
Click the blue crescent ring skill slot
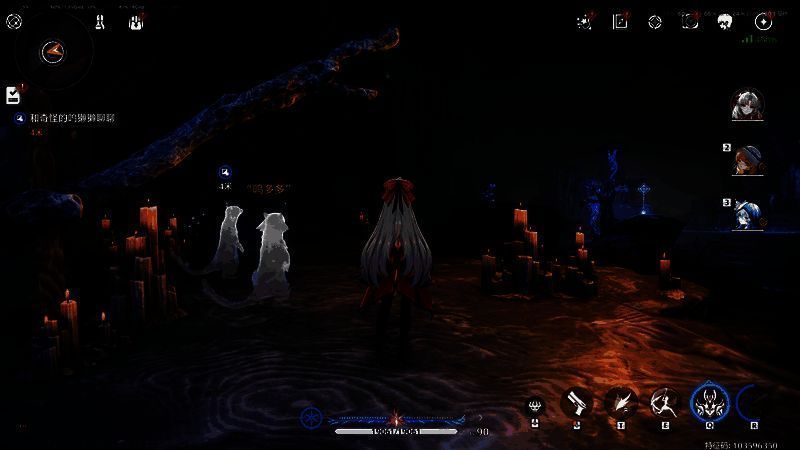click(751, 402)
